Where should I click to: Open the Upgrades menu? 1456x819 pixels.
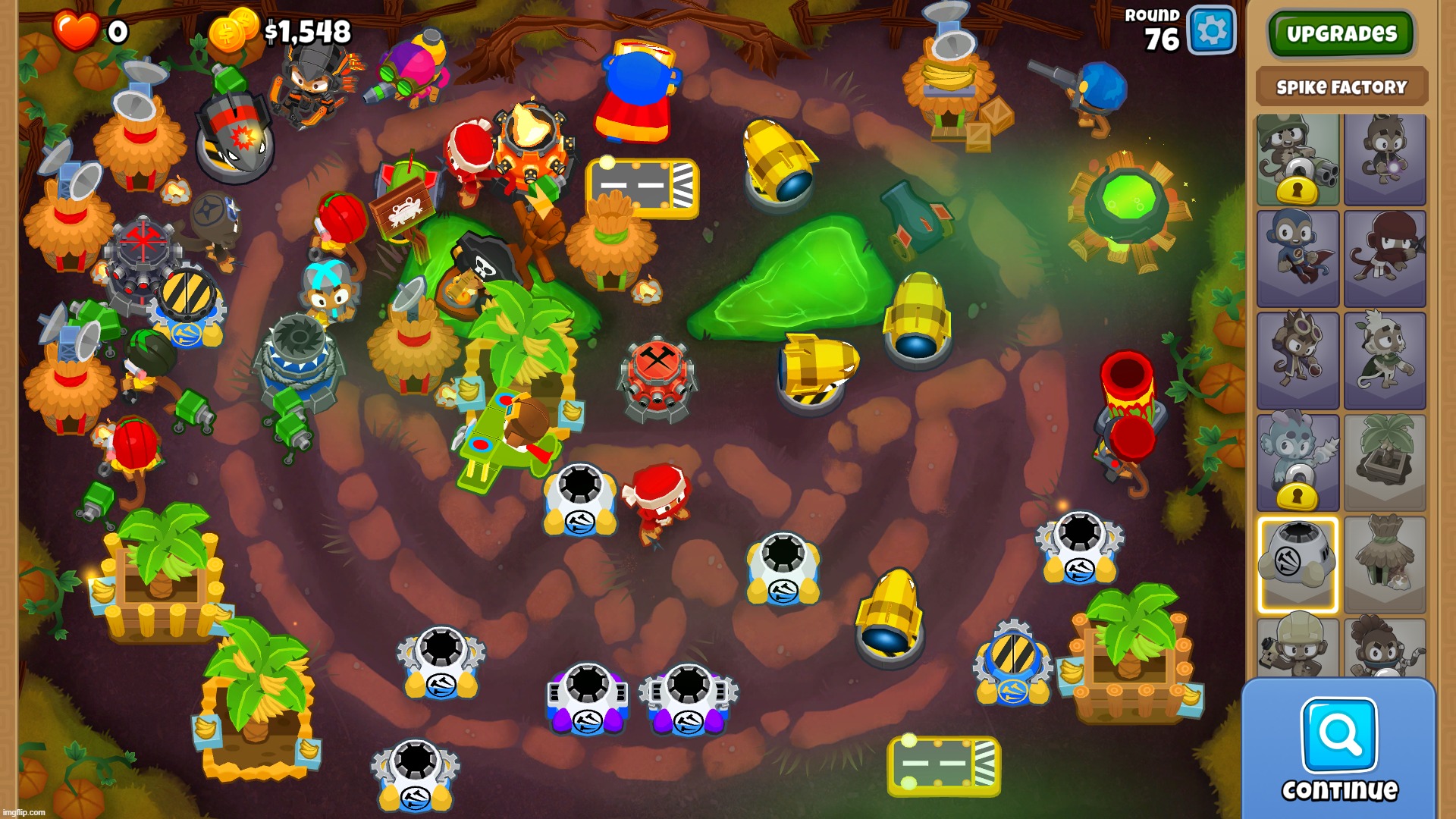pos(1341,33)
